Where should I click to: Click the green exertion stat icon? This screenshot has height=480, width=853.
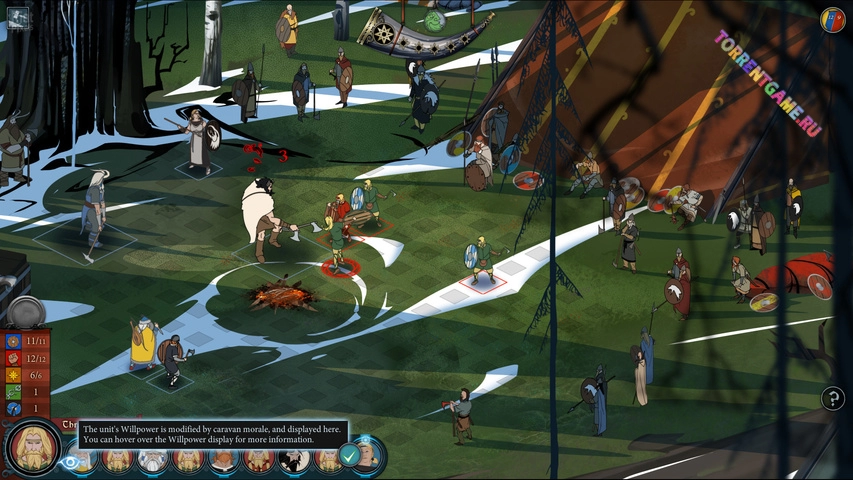coord(13,391)
